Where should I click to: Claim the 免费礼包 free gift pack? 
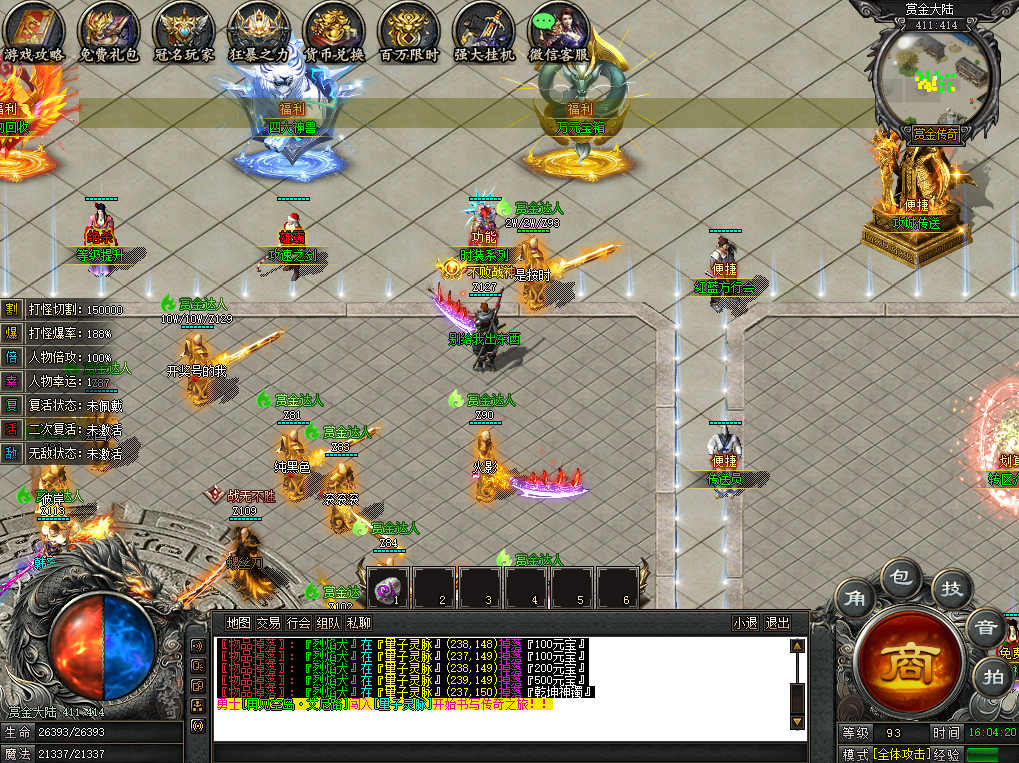(108, 28)
